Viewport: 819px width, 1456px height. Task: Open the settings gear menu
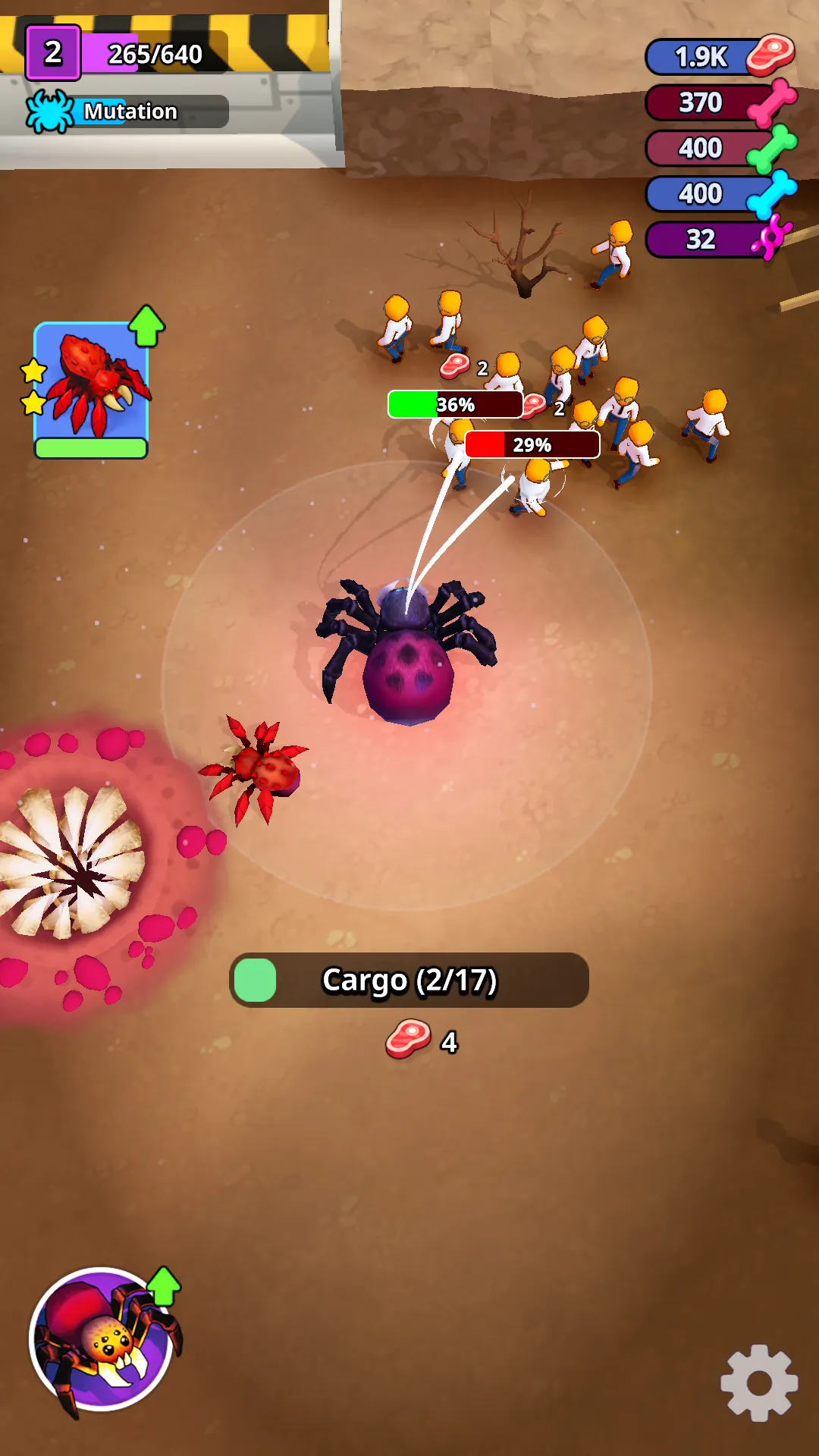[759, 1383]
